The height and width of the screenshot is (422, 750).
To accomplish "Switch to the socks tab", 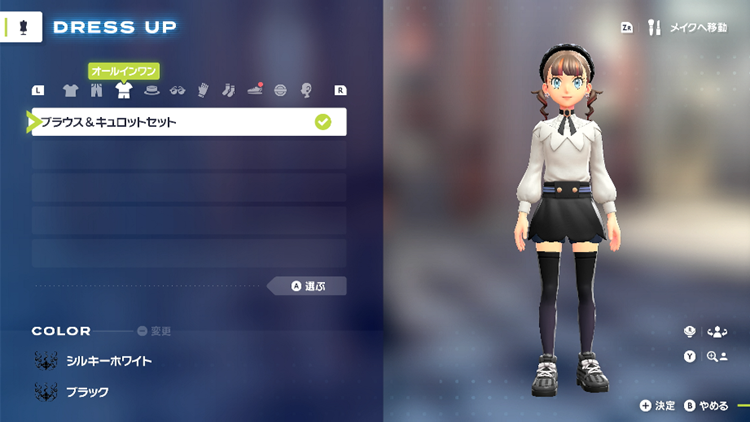I will [x=228, y=91].
